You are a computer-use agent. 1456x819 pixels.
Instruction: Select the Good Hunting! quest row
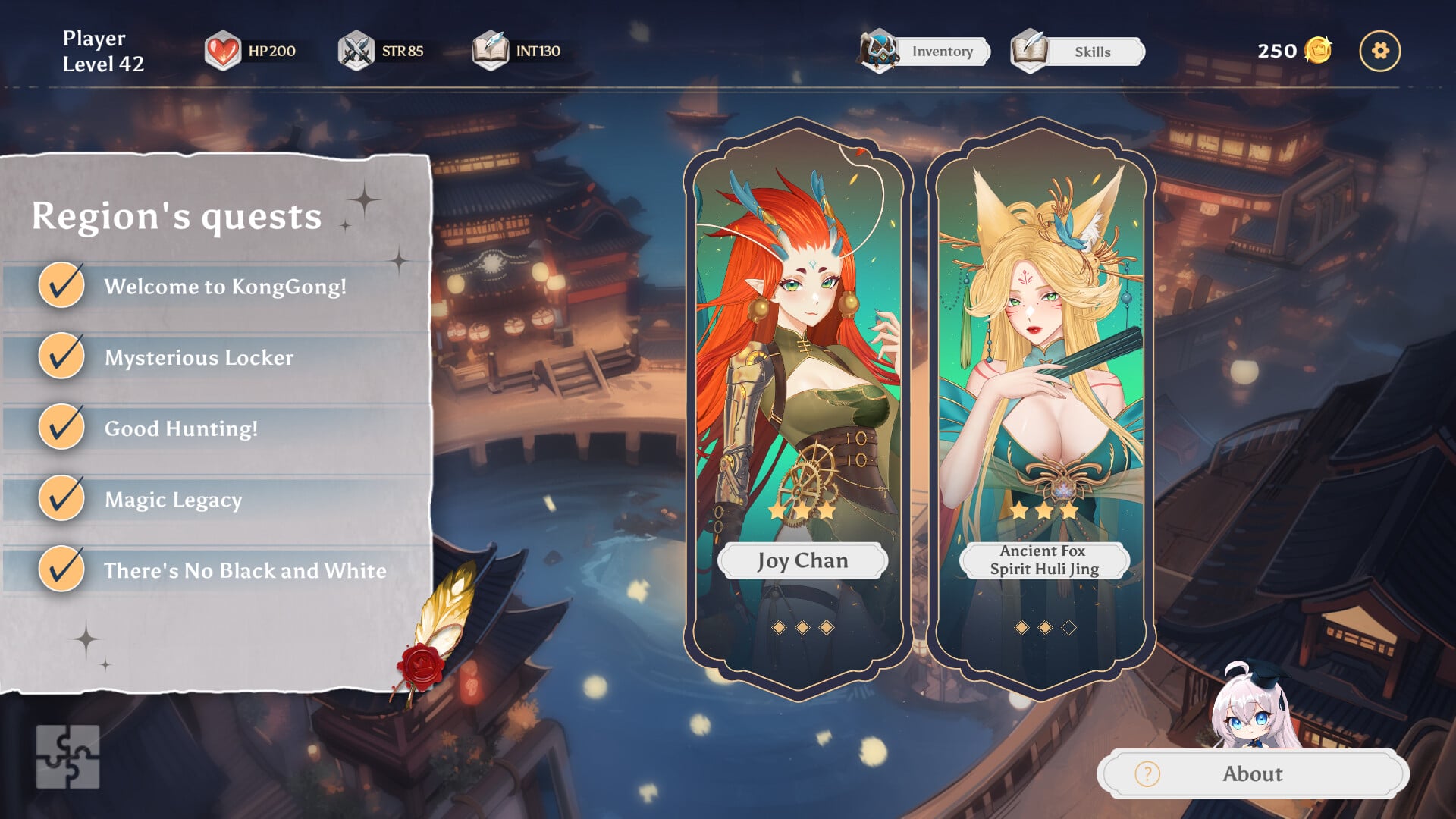pos(180,428)
